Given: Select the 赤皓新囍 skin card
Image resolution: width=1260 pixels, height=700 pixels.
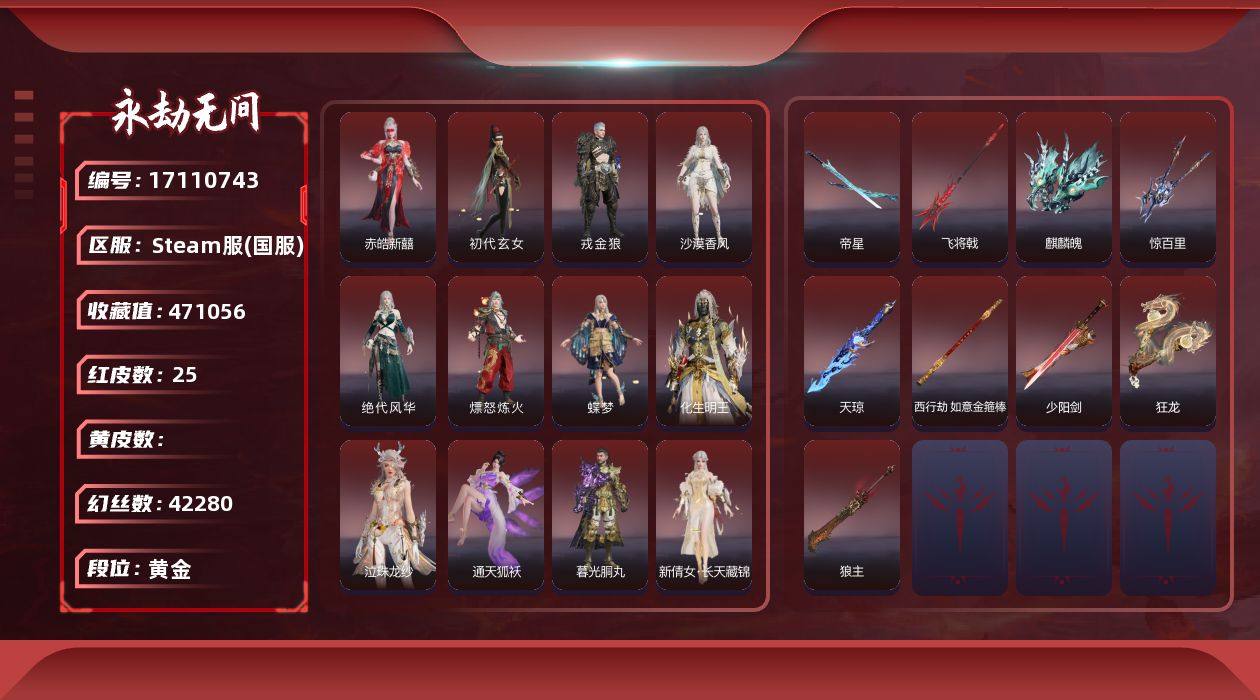Looking at the screenshot, I should pyautogui.click(x=388, y=186).
